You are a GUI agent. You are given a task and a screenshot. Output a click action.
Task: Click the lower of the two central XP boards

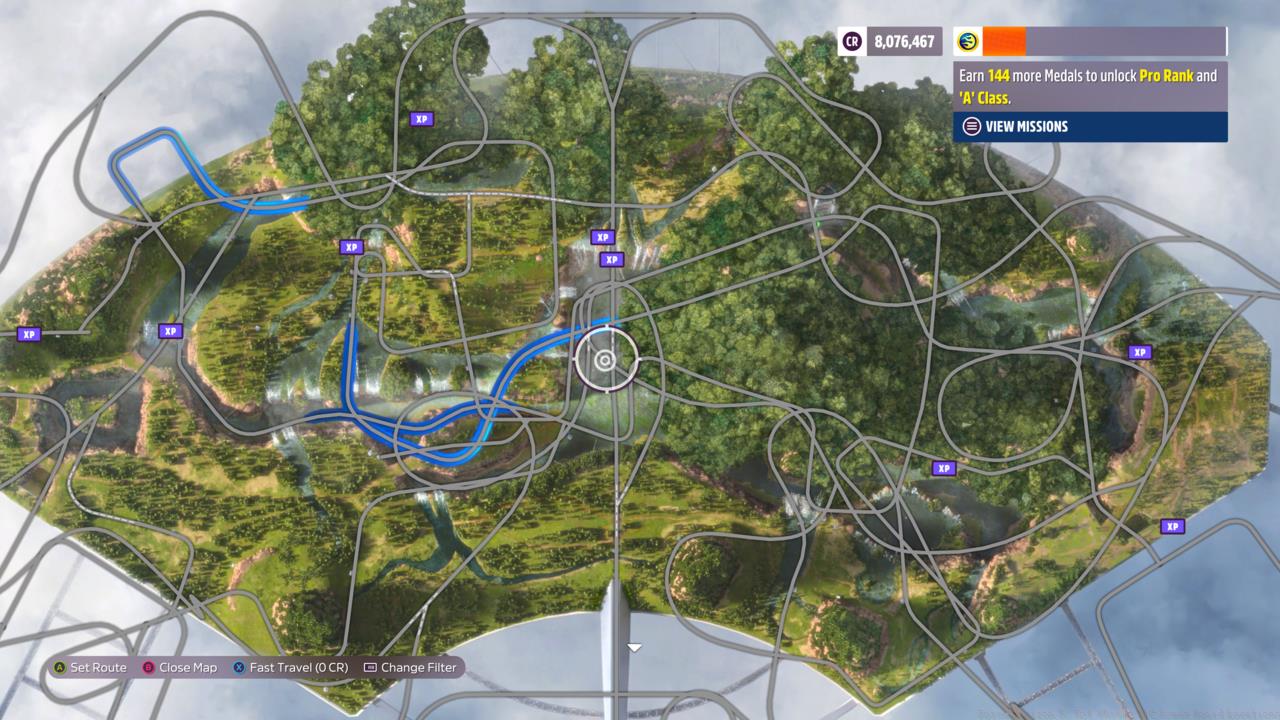tap(611, 258)
